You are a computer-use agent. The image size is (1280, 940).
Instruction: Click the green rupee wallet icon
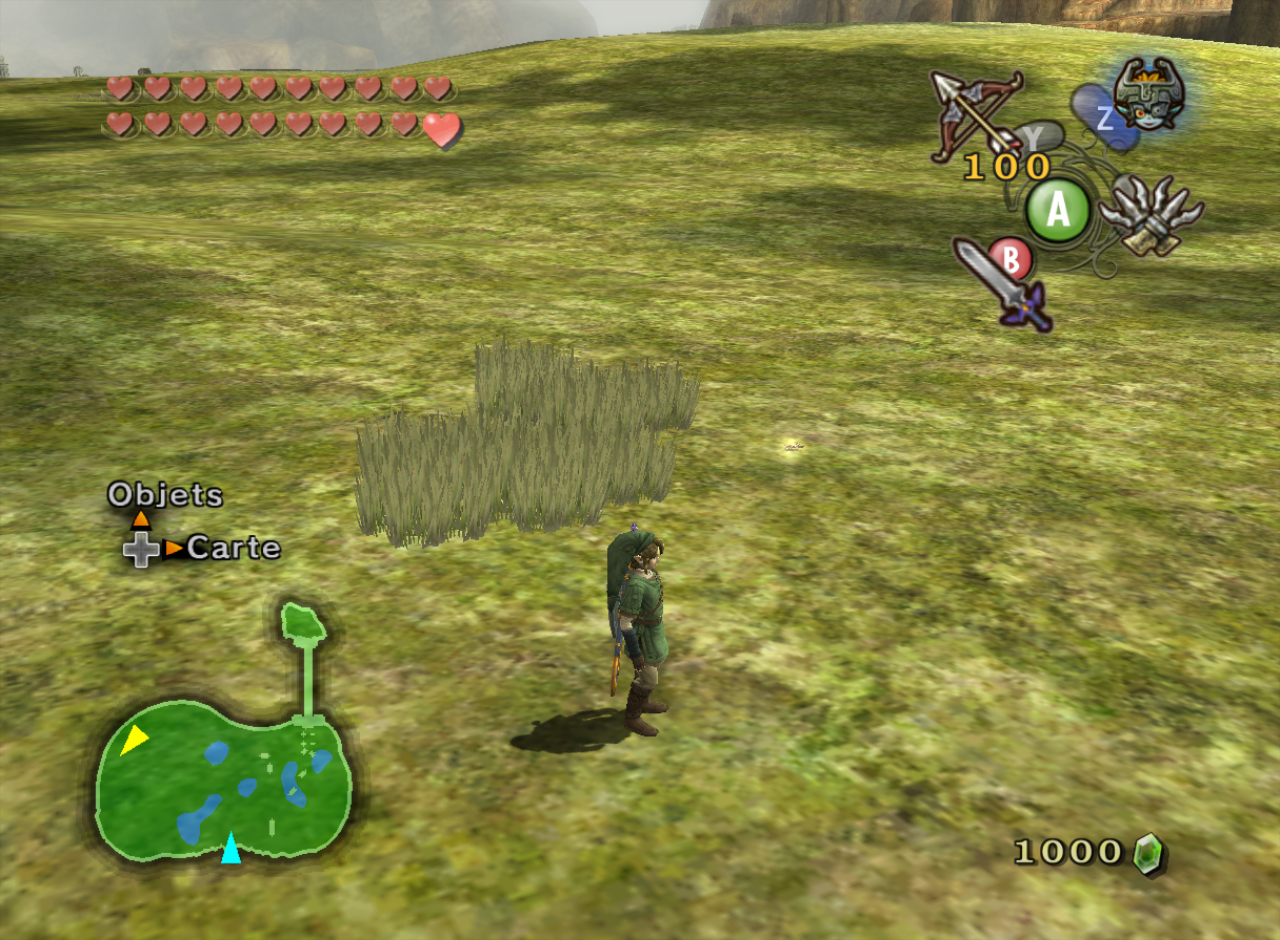click(1149, 854)
